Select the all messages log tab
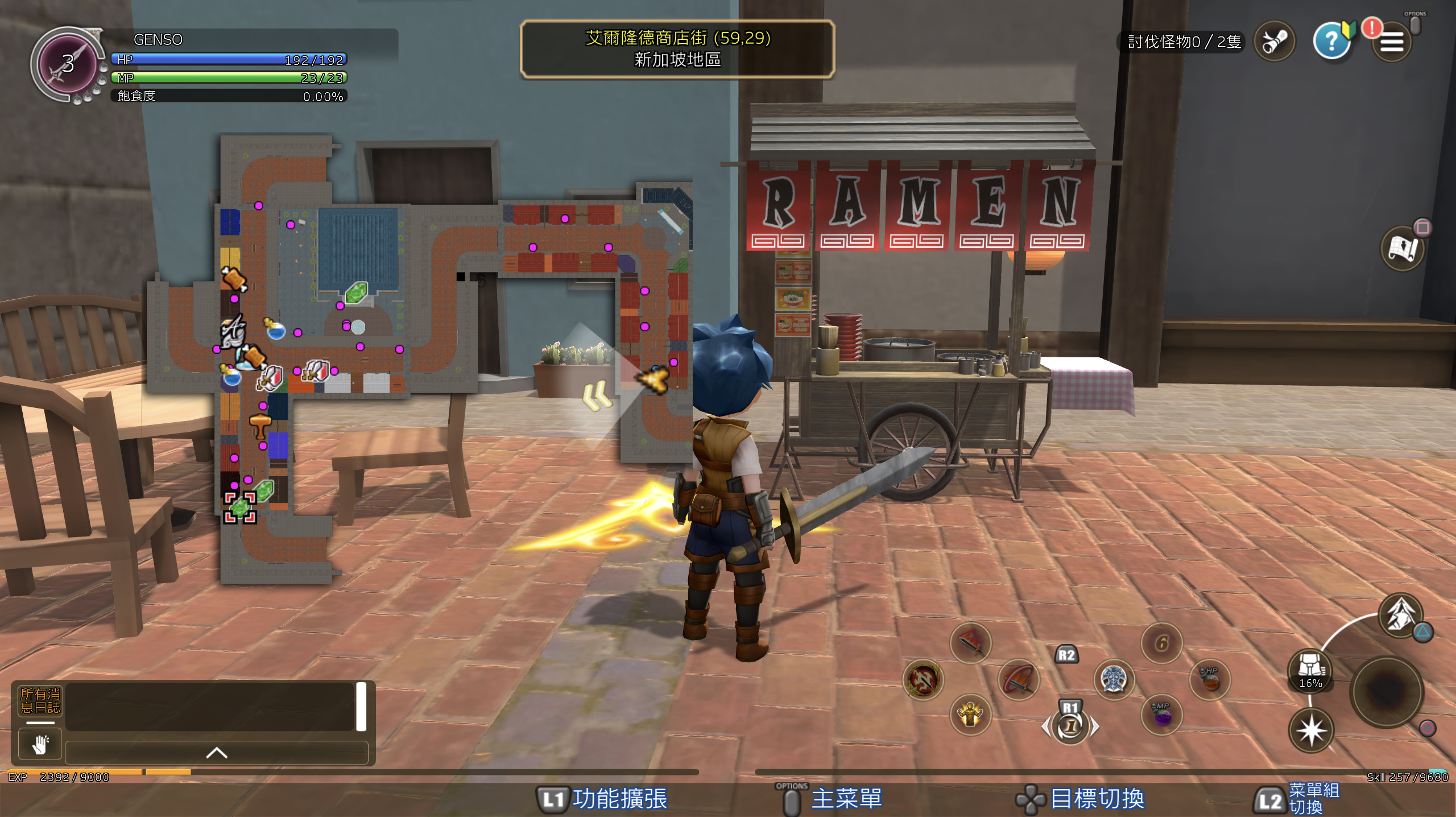 point(40,701)
